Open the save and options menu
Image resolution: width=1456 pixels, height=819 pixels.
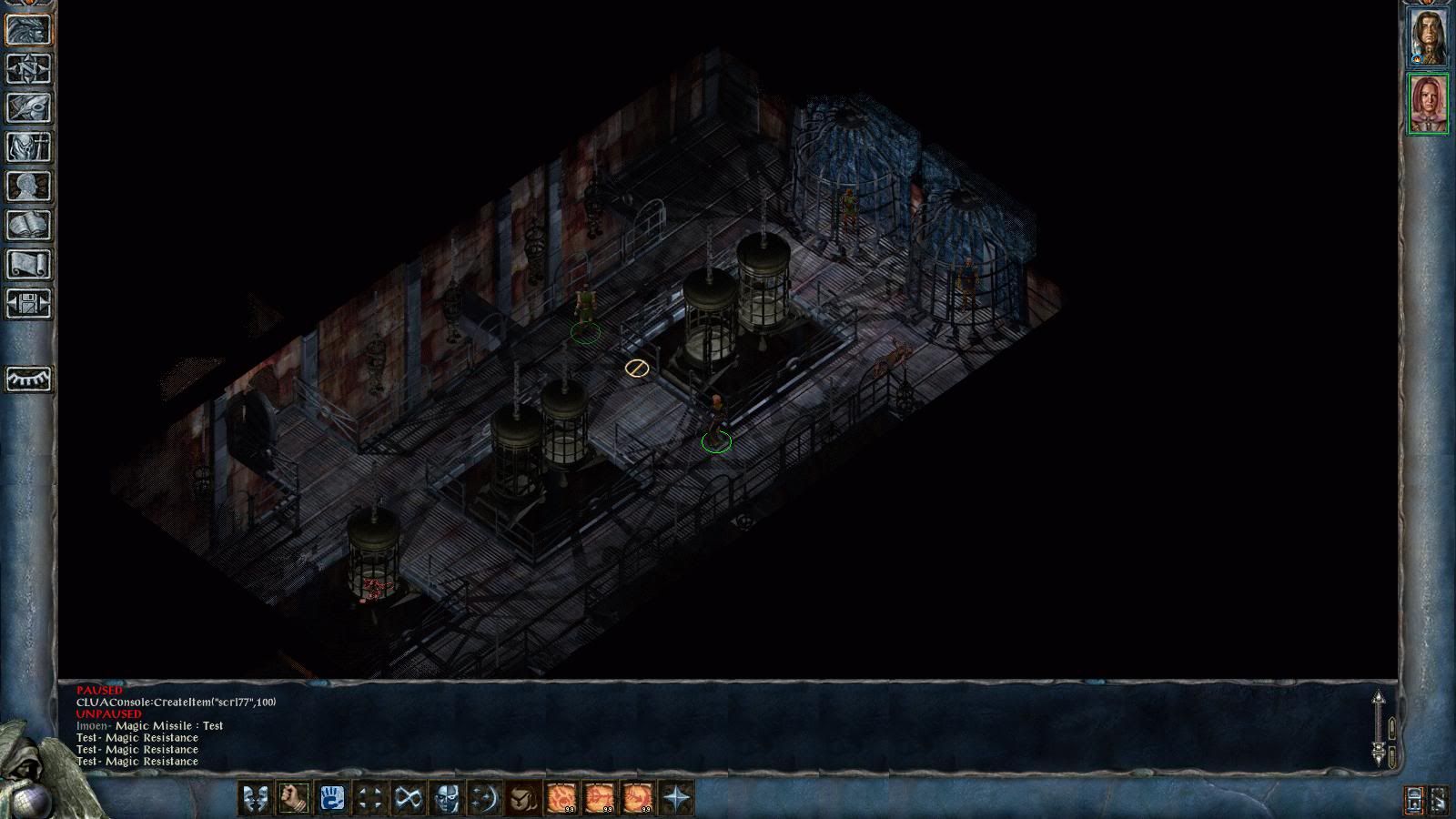click(x=29, y=304)
